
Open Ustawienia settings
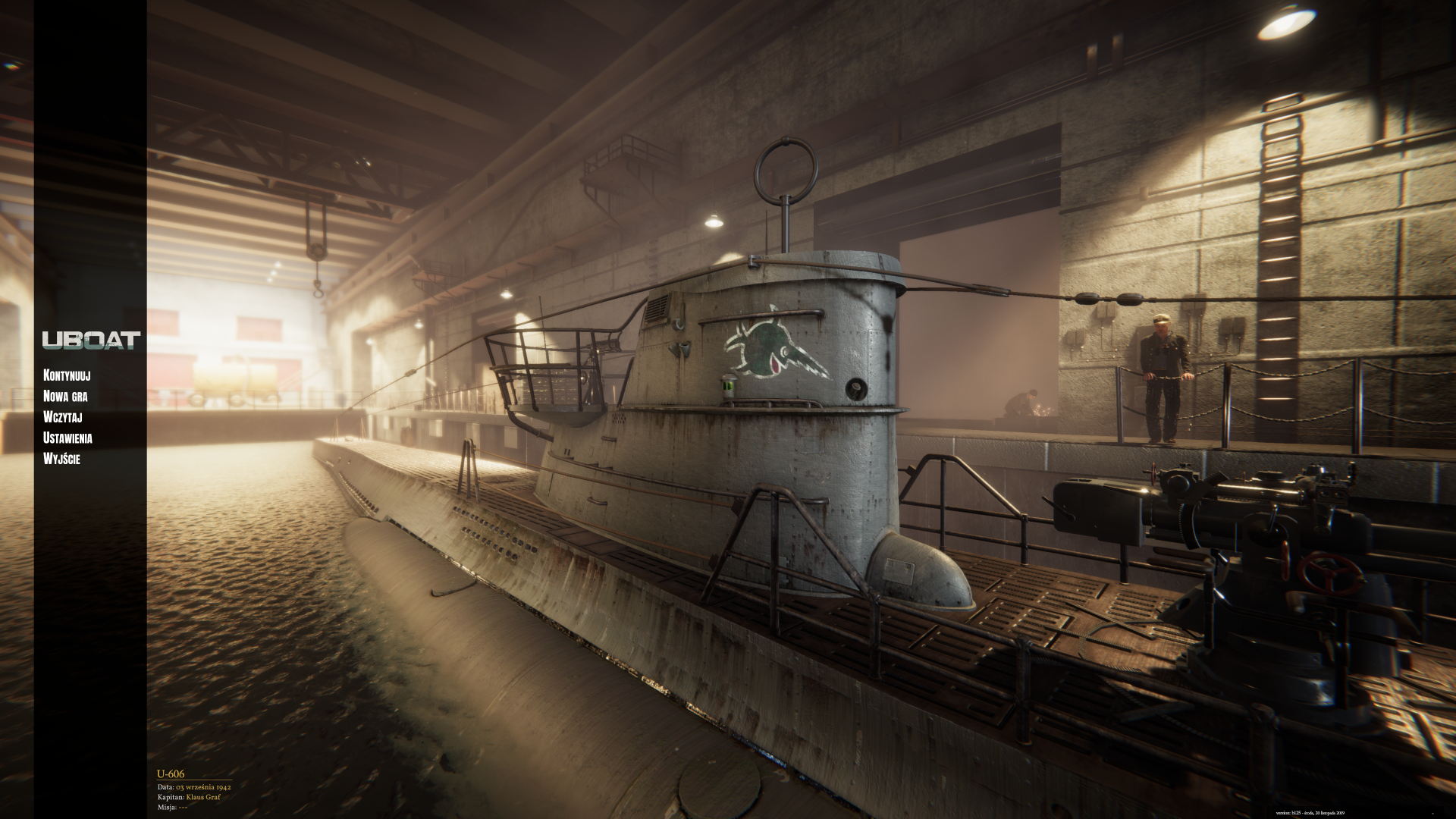pyautogui.click(x=68, y=438)
